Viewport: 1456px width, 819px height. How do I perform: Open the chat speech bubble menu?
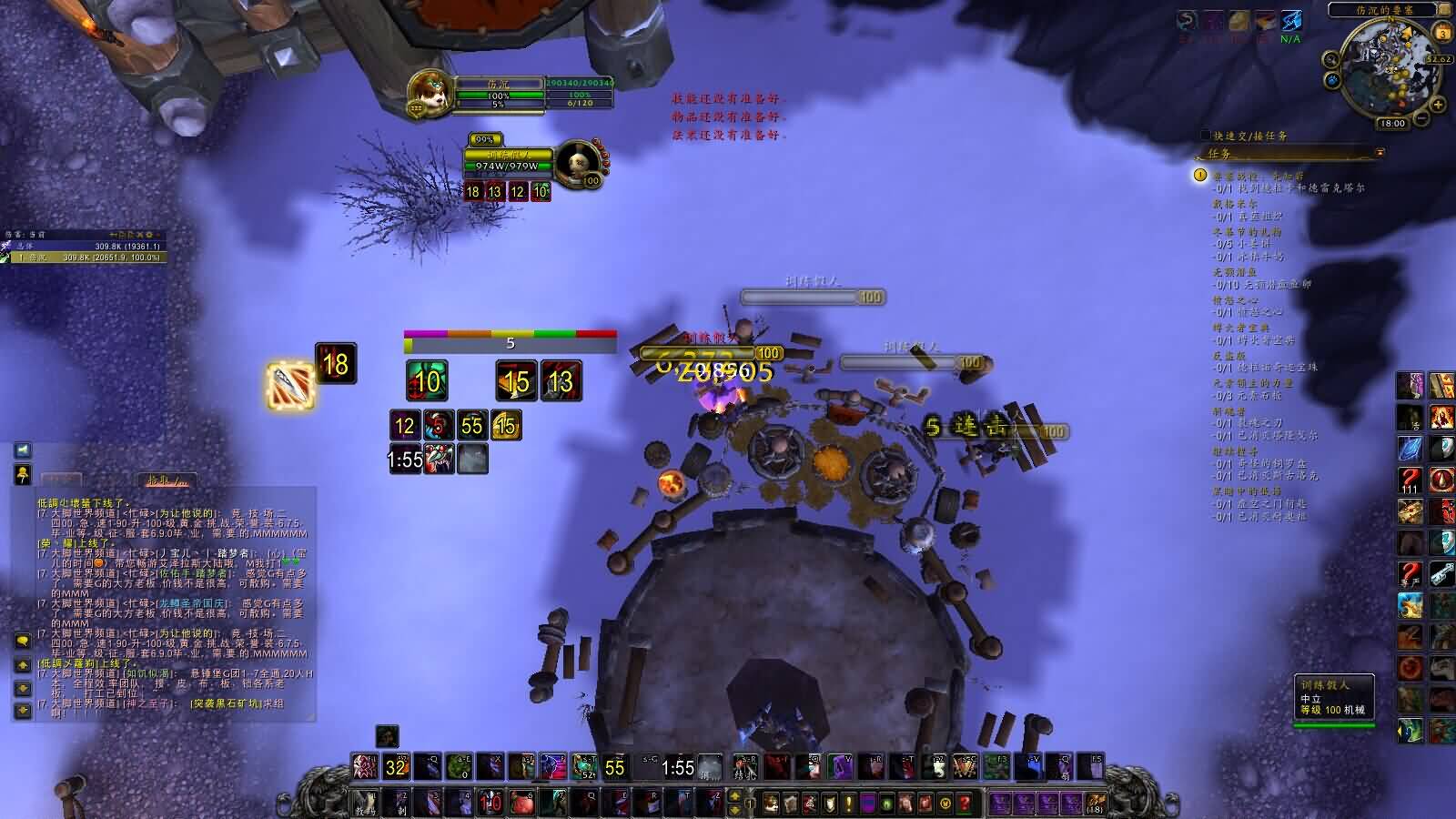click(x=23, y=641)
